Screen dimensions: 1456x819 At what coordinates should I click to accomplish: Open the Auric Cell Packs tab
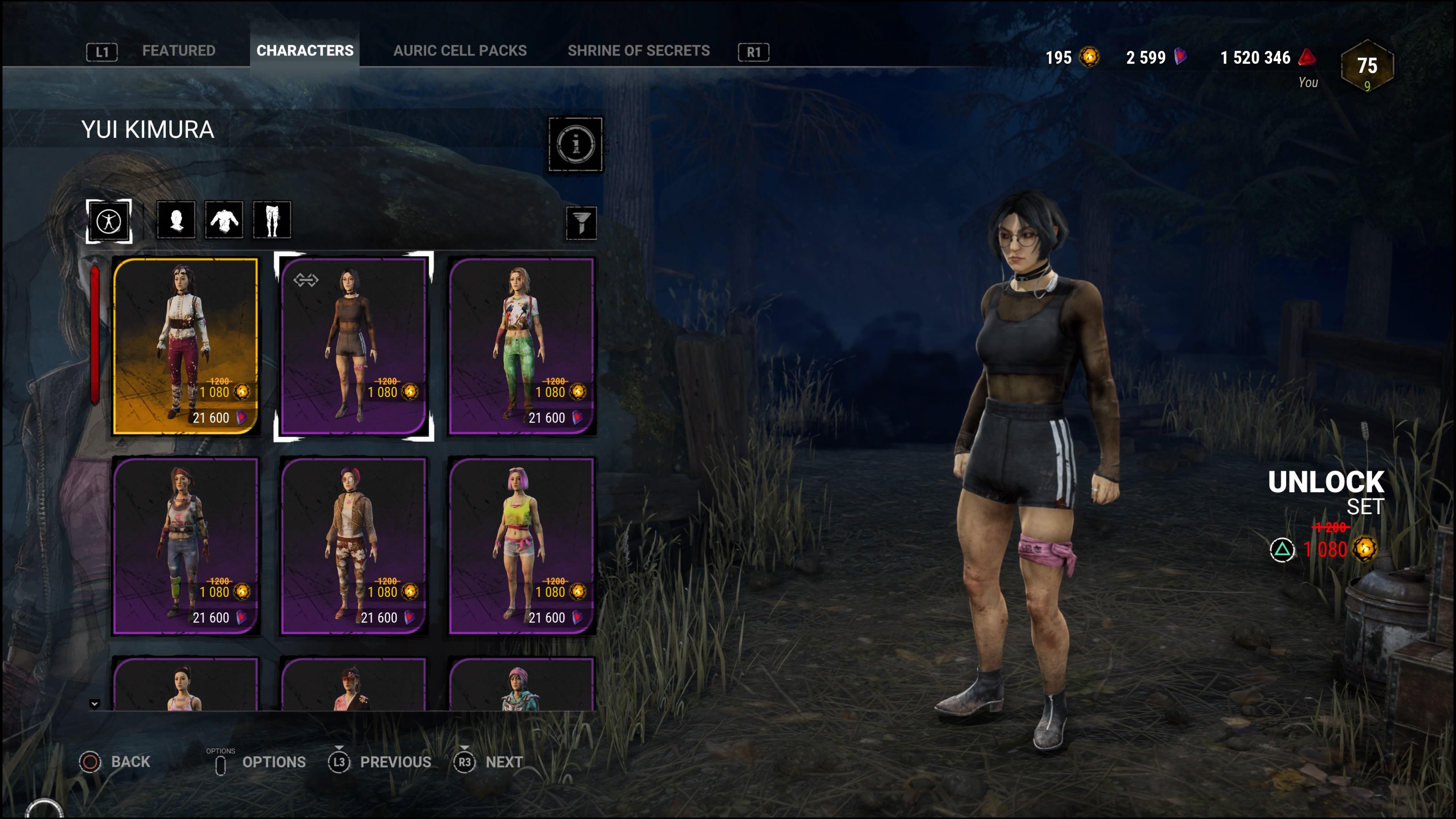(x=460, y=51)
